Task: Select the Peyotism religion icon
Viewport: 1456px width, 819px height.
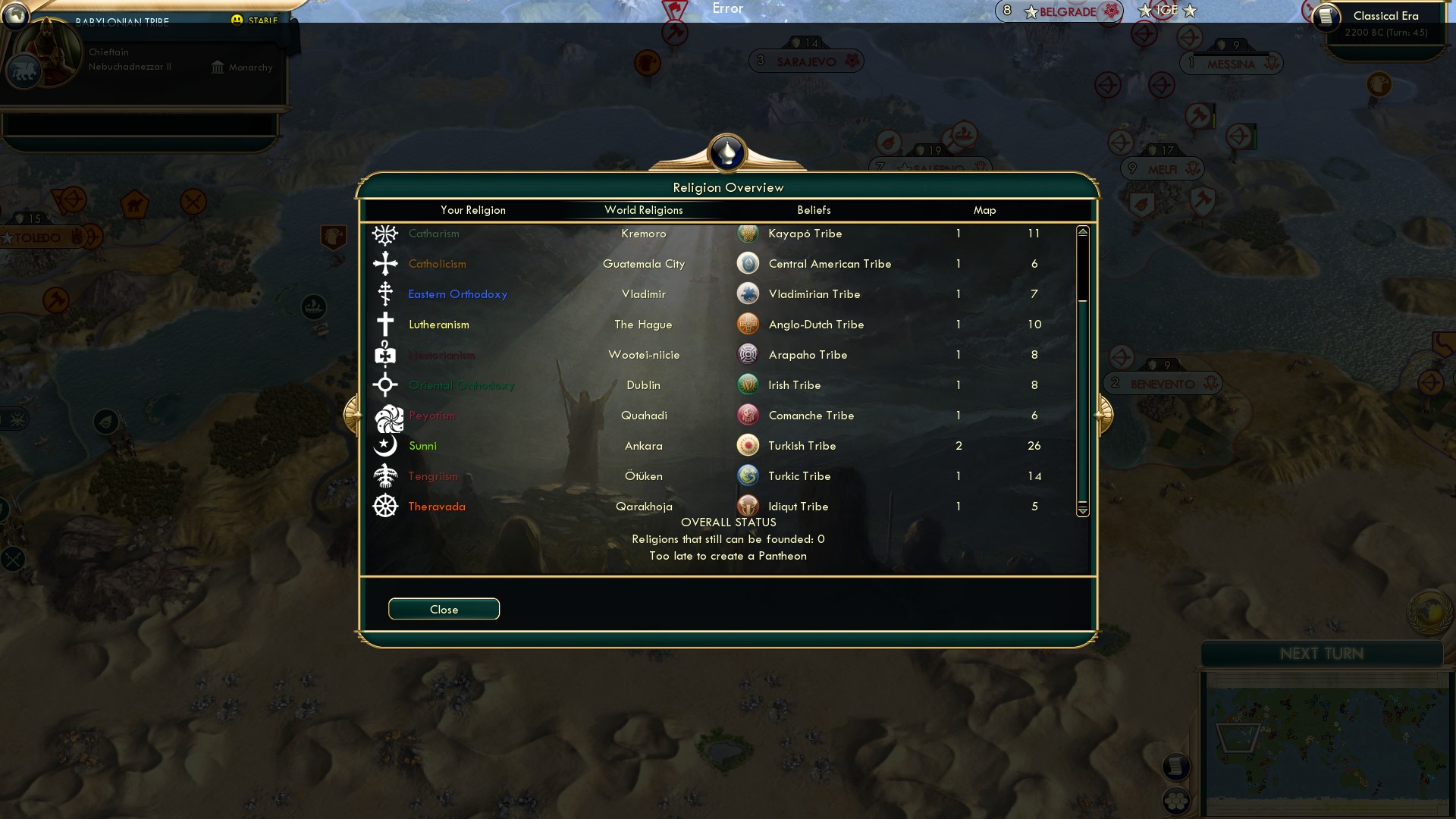Action: tap(385, 415)
